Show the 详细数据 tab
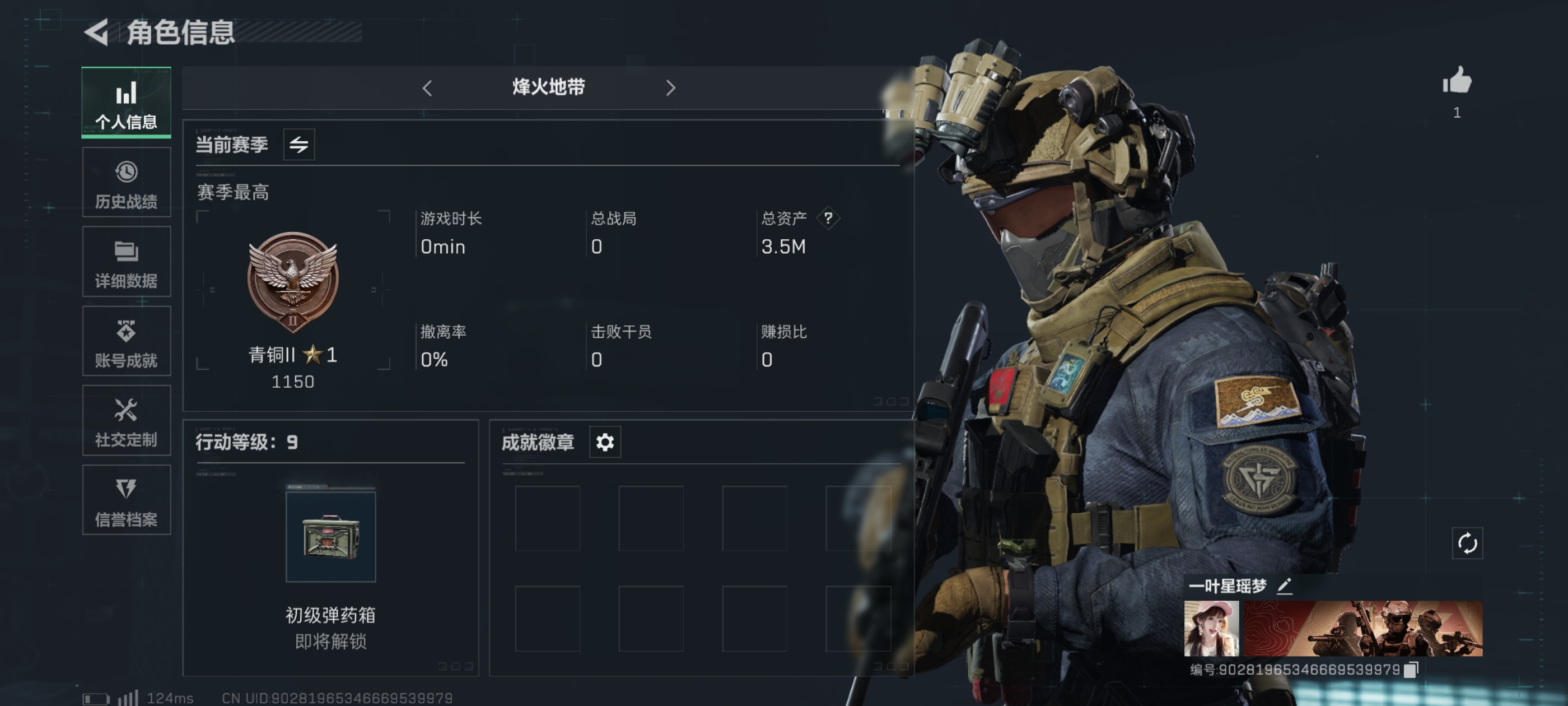1568x706 pixels. coord(126,262)
